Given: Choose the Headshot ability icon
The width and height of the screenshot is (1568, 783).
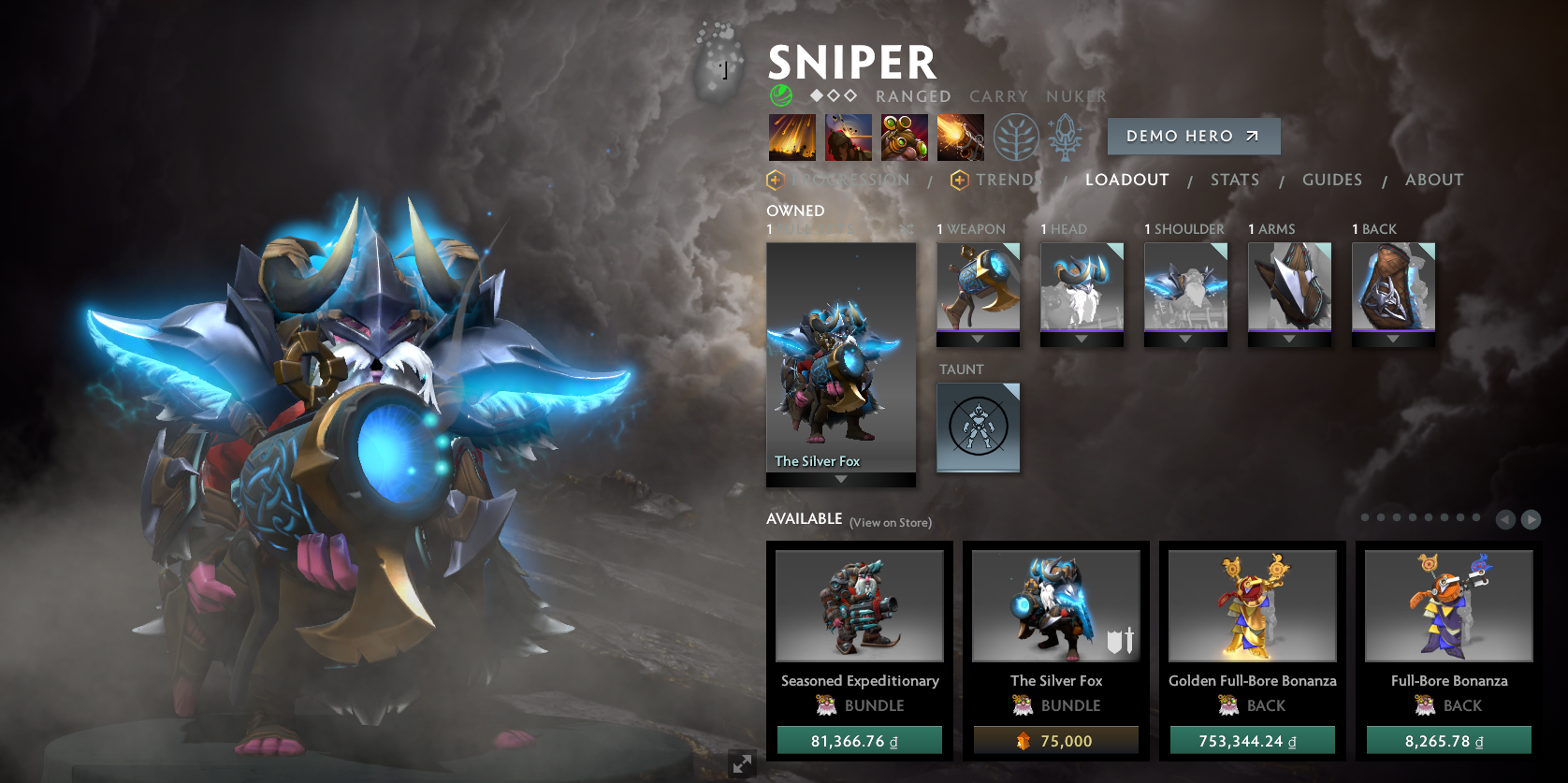Looking at the screenshot, I should tap(848, 138).
